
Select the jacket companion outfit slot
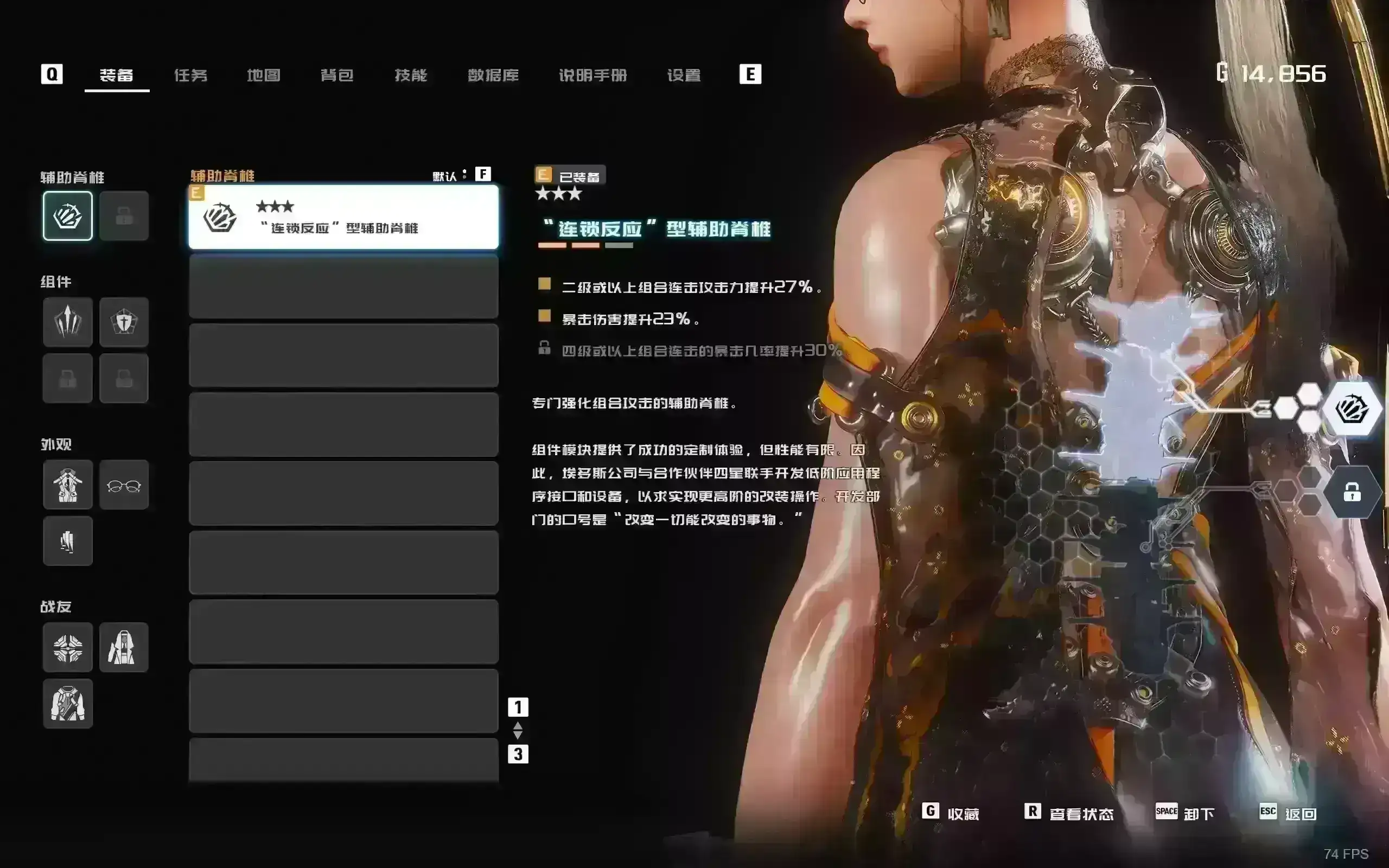tap(68, 703)
